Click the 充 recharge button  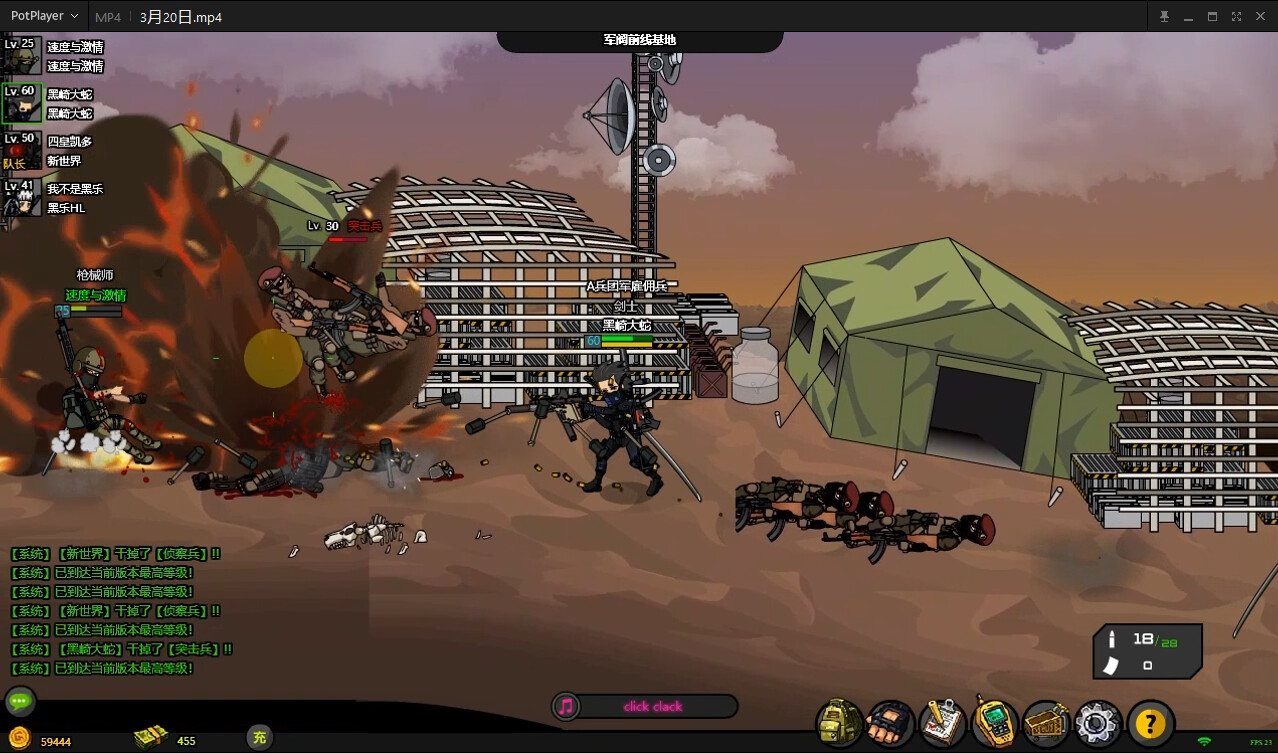click(x=260, y=739)
